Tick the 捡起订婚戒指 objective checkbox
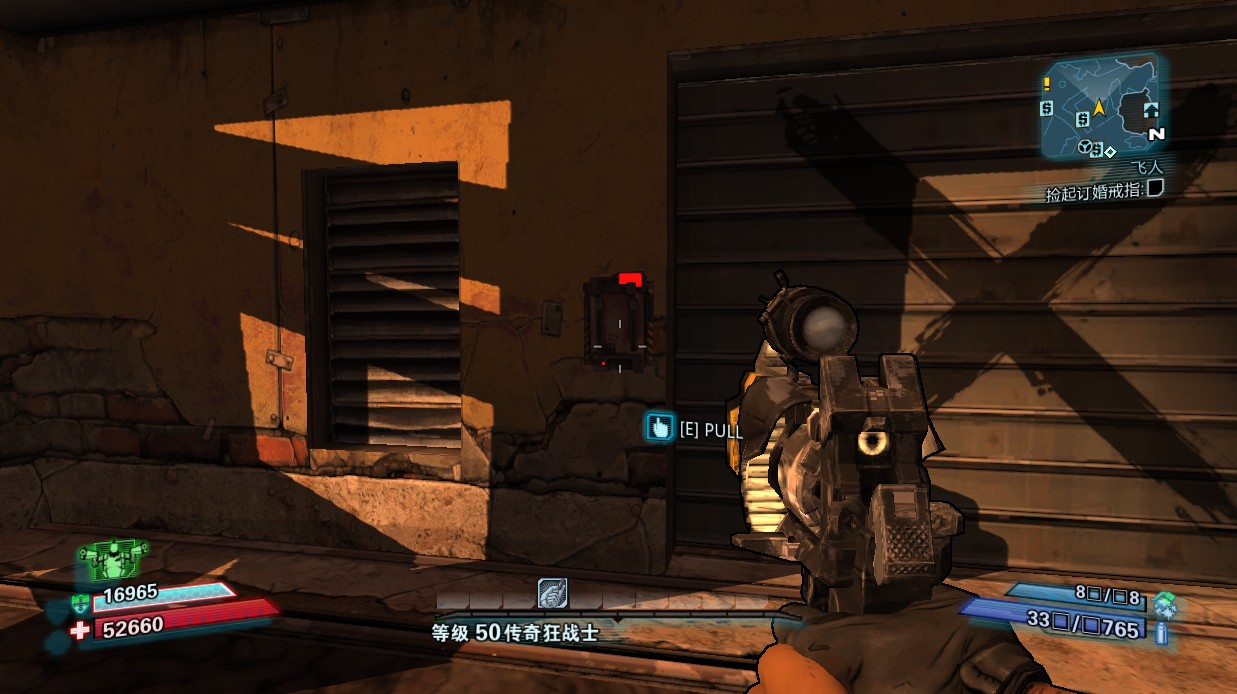This screenshot has width=1237, height=694. tap(1155, 188)
